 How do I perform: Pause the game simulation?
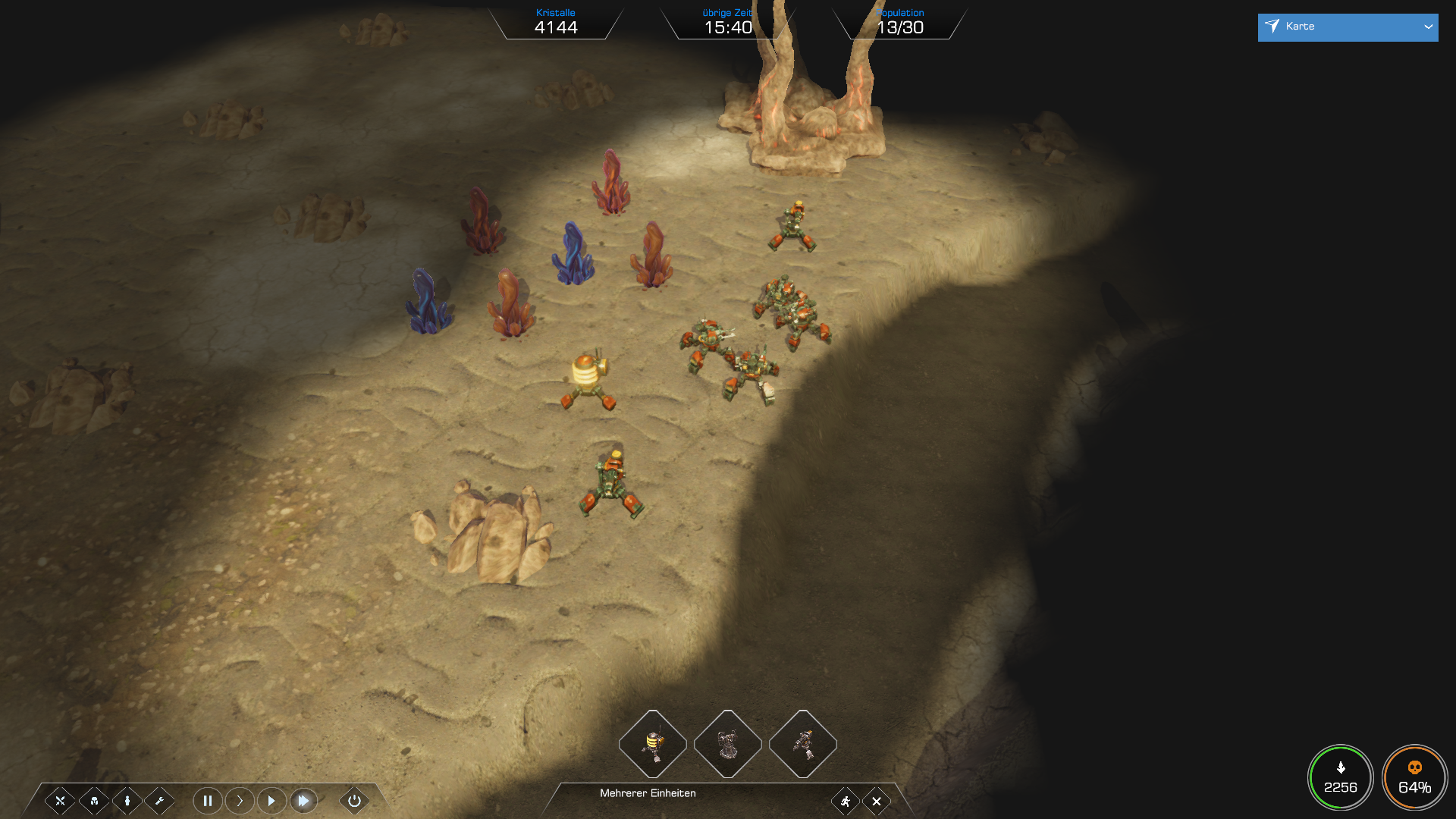(x=207, y=801)
